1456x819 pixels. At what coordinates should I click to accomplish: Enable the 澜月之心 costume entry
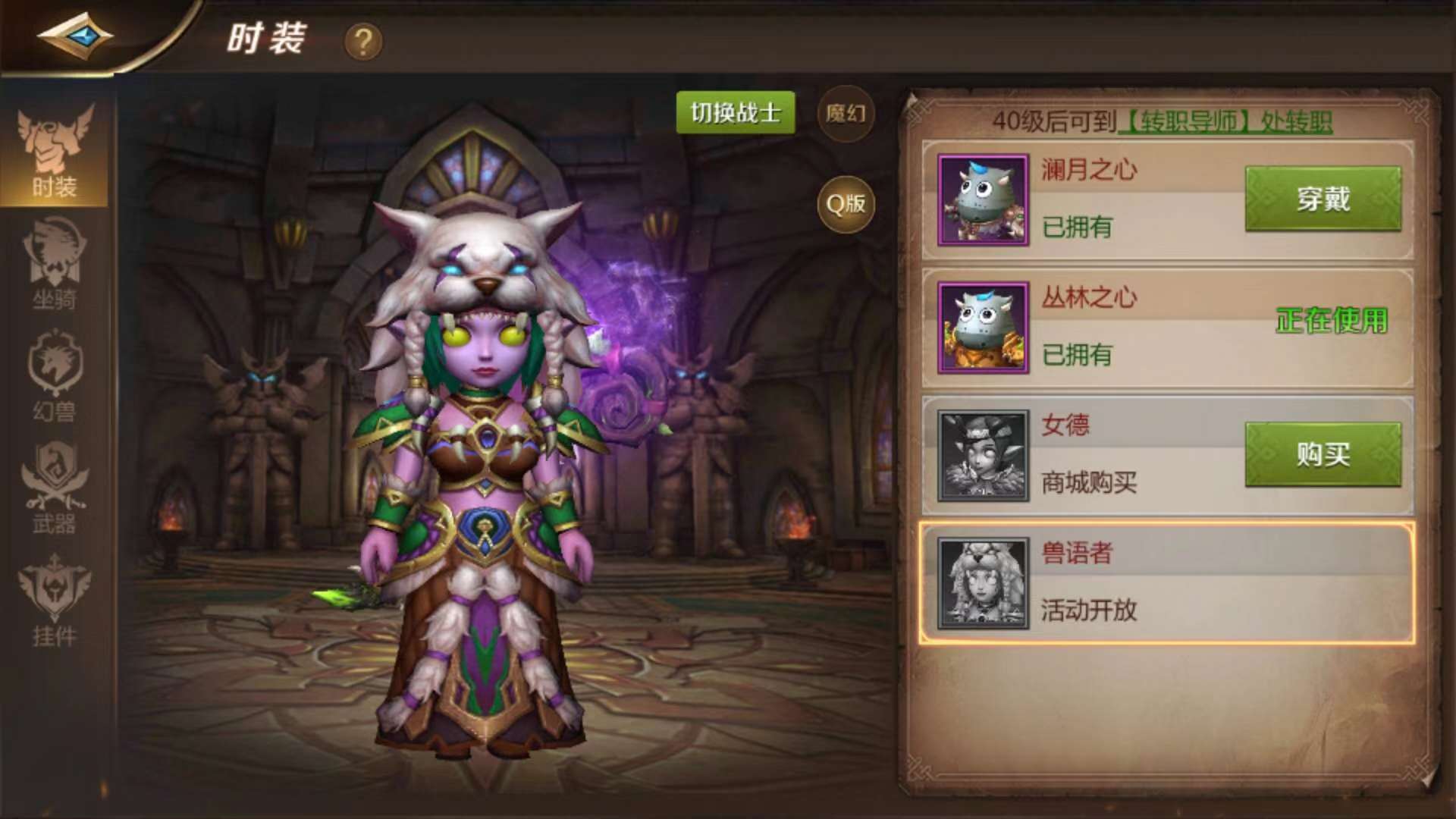tap(1323, 200)
